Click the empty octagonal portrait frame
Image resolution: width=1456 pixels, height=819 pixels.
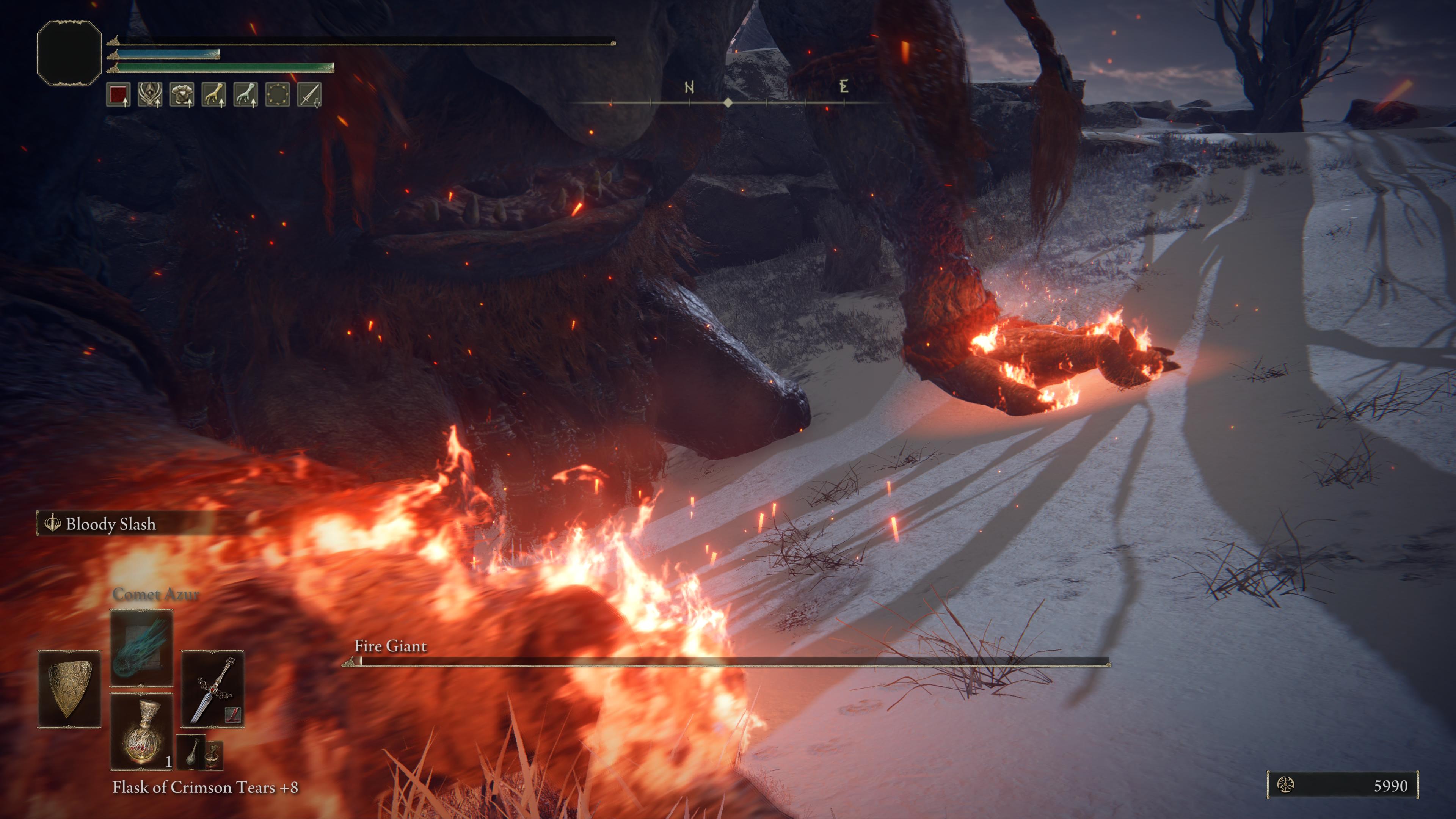click(69, 53)
